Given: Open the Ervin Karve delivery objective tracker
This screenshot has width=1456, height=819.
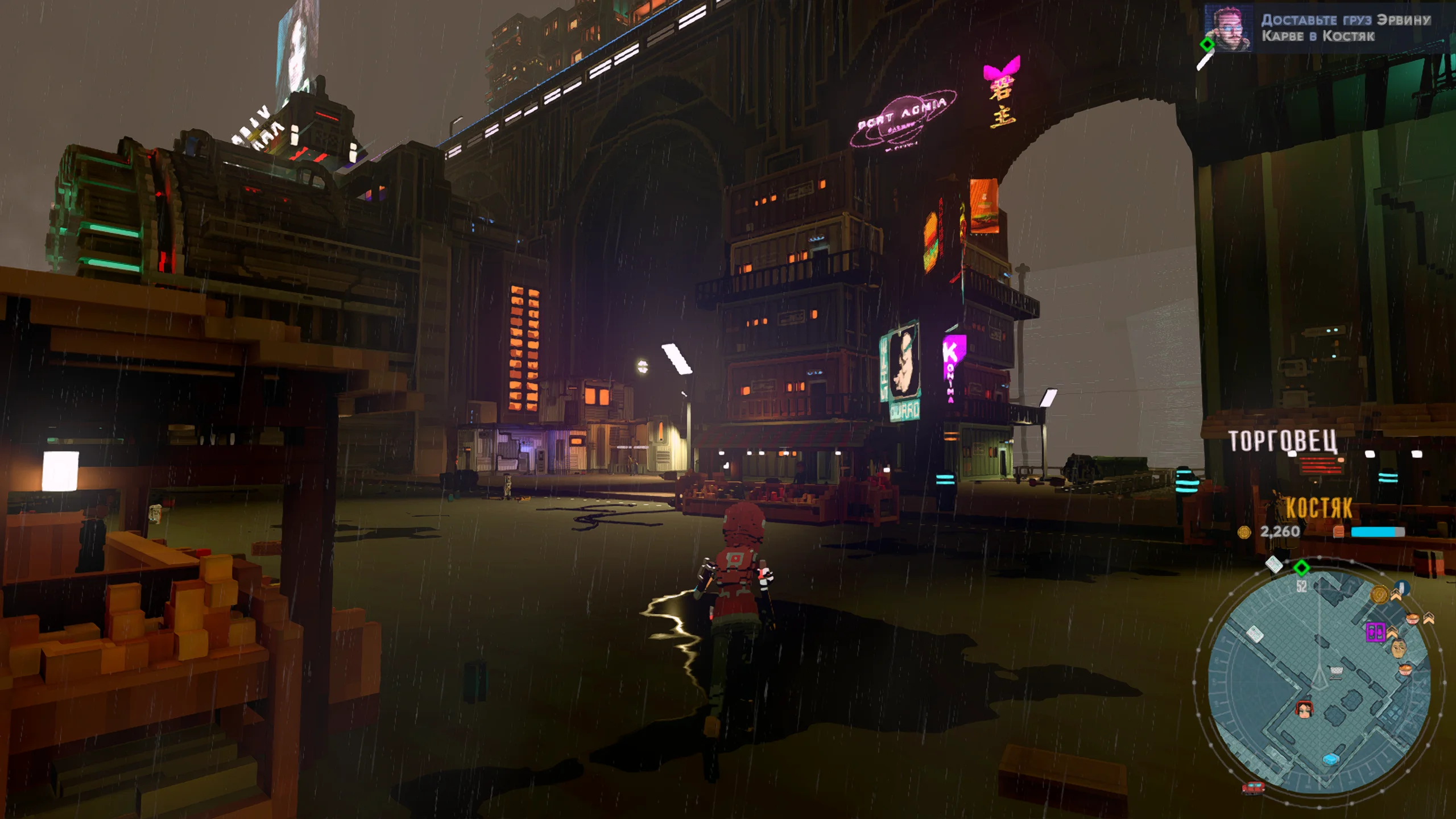Looking at the screenshot, I should [1345, 28].
